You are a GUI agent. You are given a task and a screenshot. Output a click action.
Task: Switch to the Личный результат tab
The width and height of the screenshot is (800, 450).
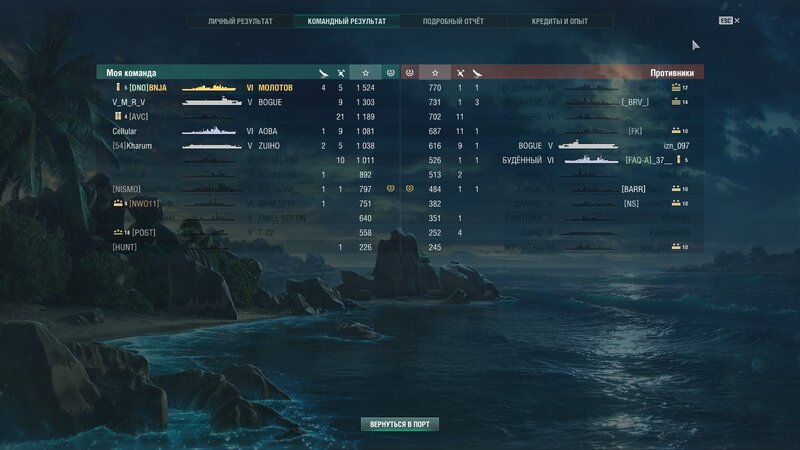click(240, 20)
